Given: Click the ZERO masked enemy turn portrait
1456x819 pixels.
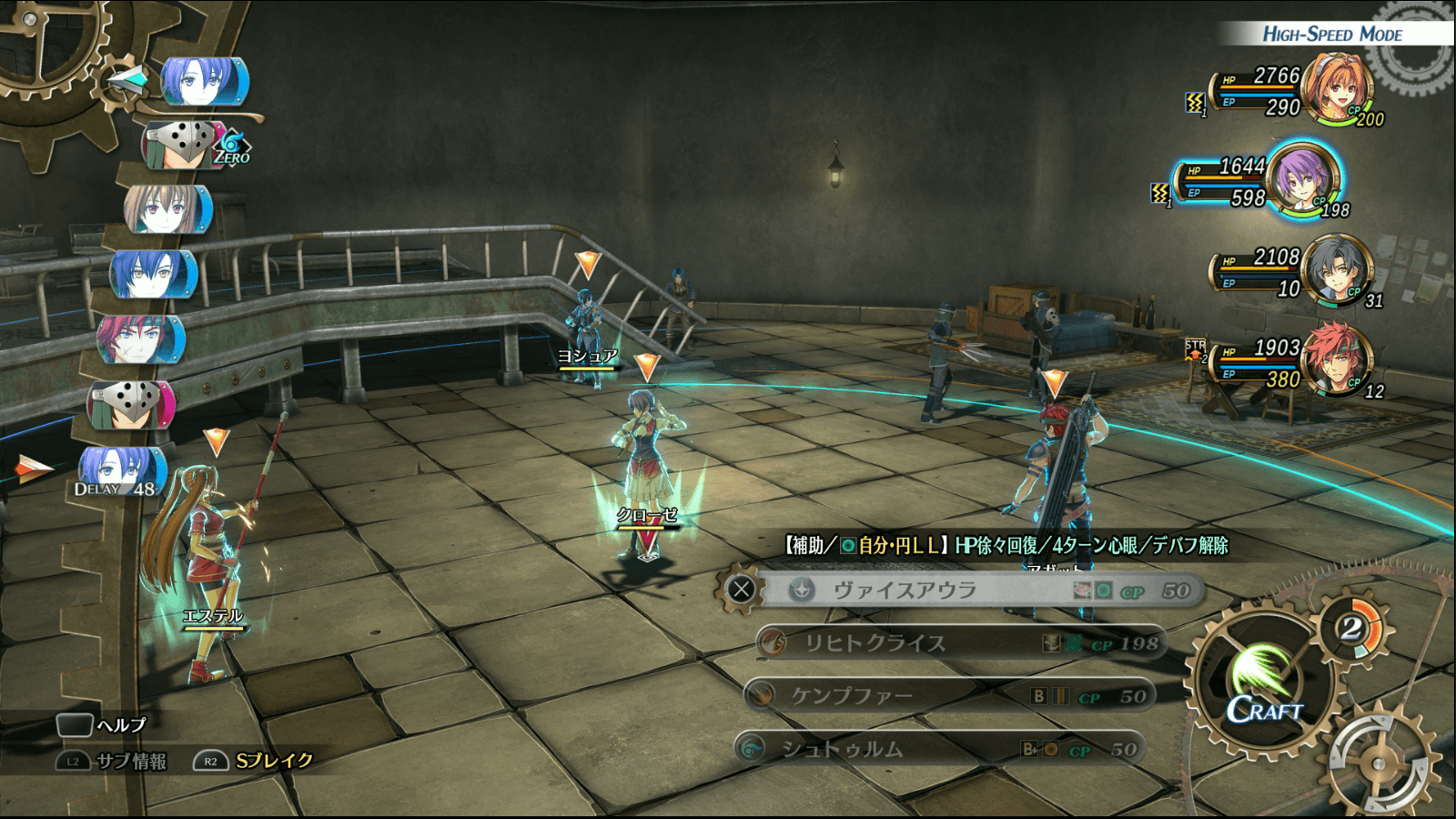Looking at the screenshot, I should tap(186, 144).
